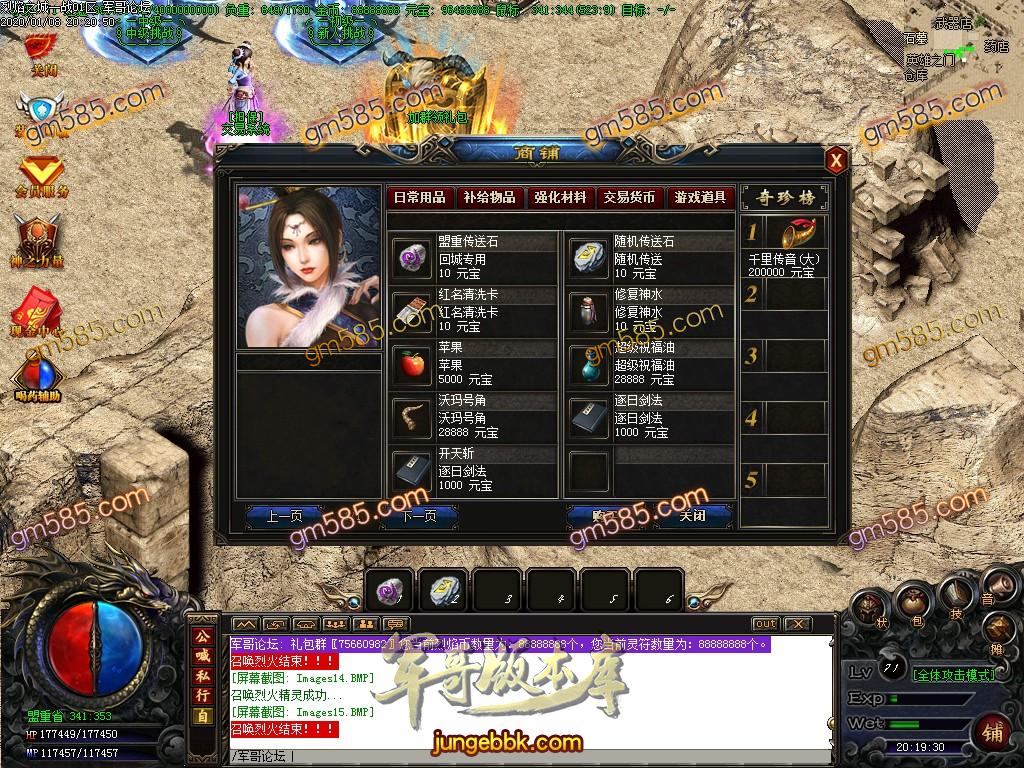Use the purple teleport stone in hotbar slot 1
Viewport: 1024px width, 768px height.
click(x=389, y=593)
